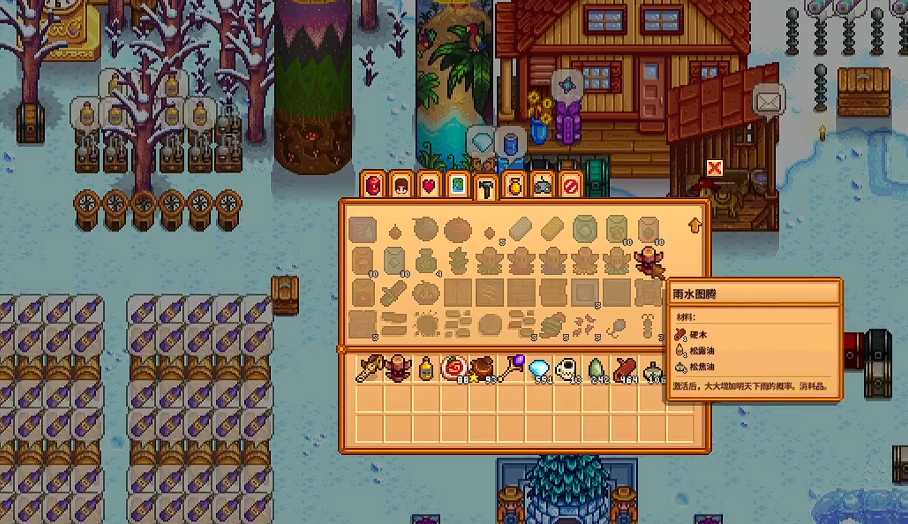Screen dimensions: 908x524
Task: Pick the red spiral food item
Action: tap(455, 368)
